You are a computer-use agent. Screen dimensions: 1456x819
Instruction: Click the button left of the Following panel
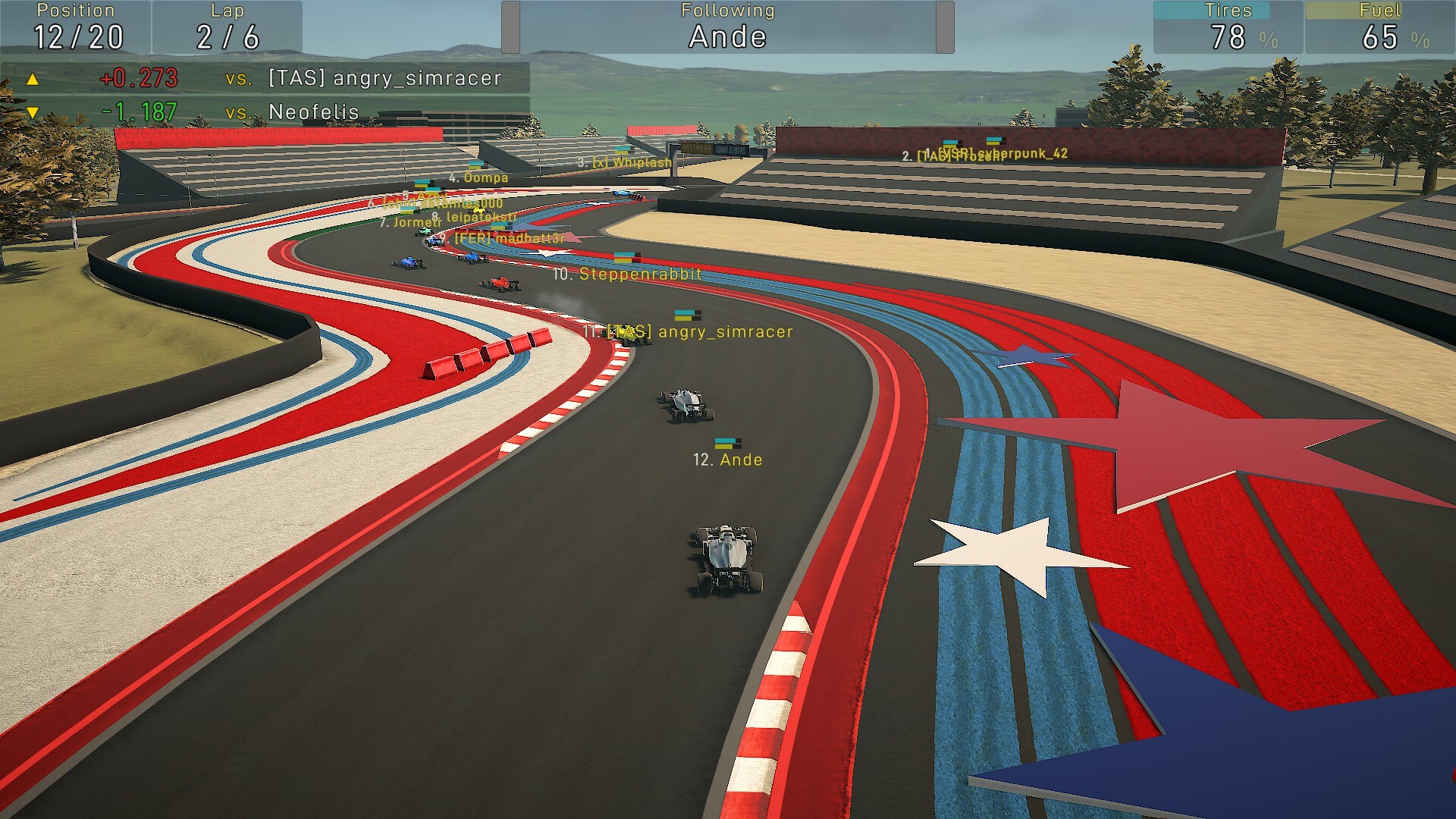510,27
